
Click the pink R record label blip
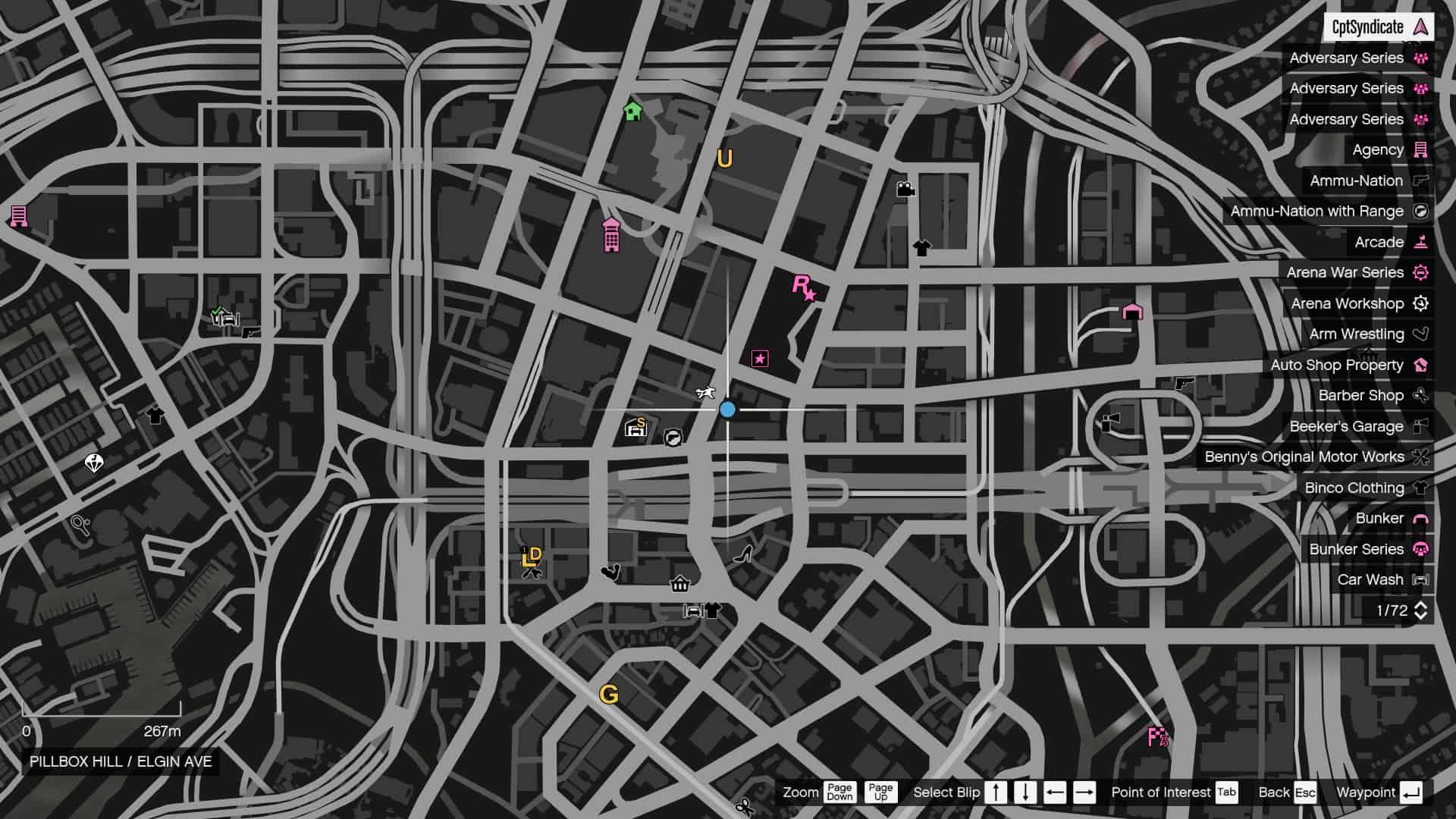pos(803,288)
